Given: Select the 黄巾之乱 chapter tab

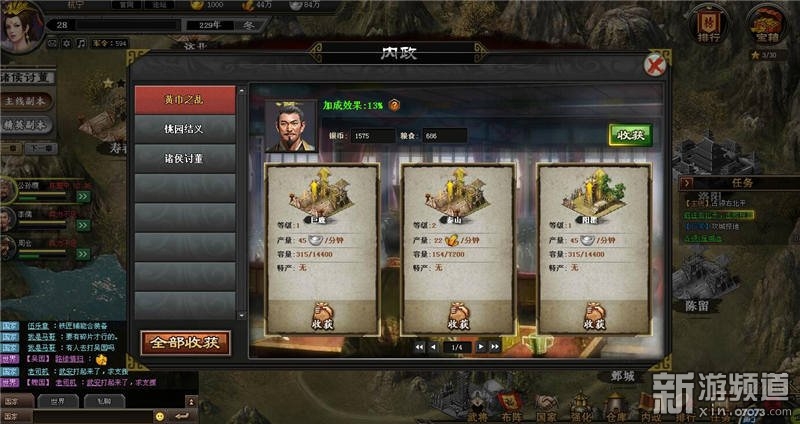Looking at the screenshot, I should 185,99.
